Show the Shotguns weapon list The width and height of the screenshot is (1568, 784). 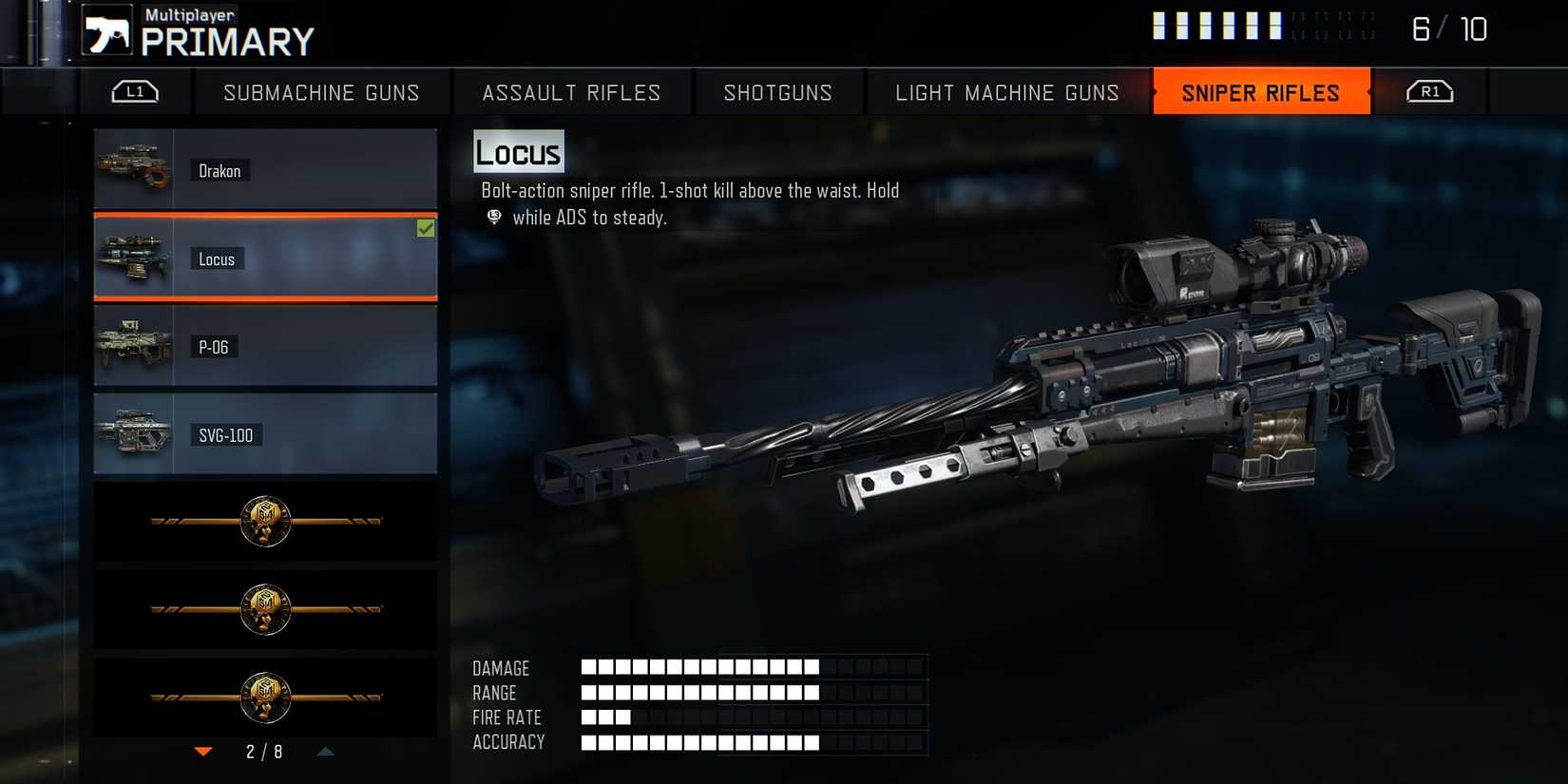coord(777,92)
